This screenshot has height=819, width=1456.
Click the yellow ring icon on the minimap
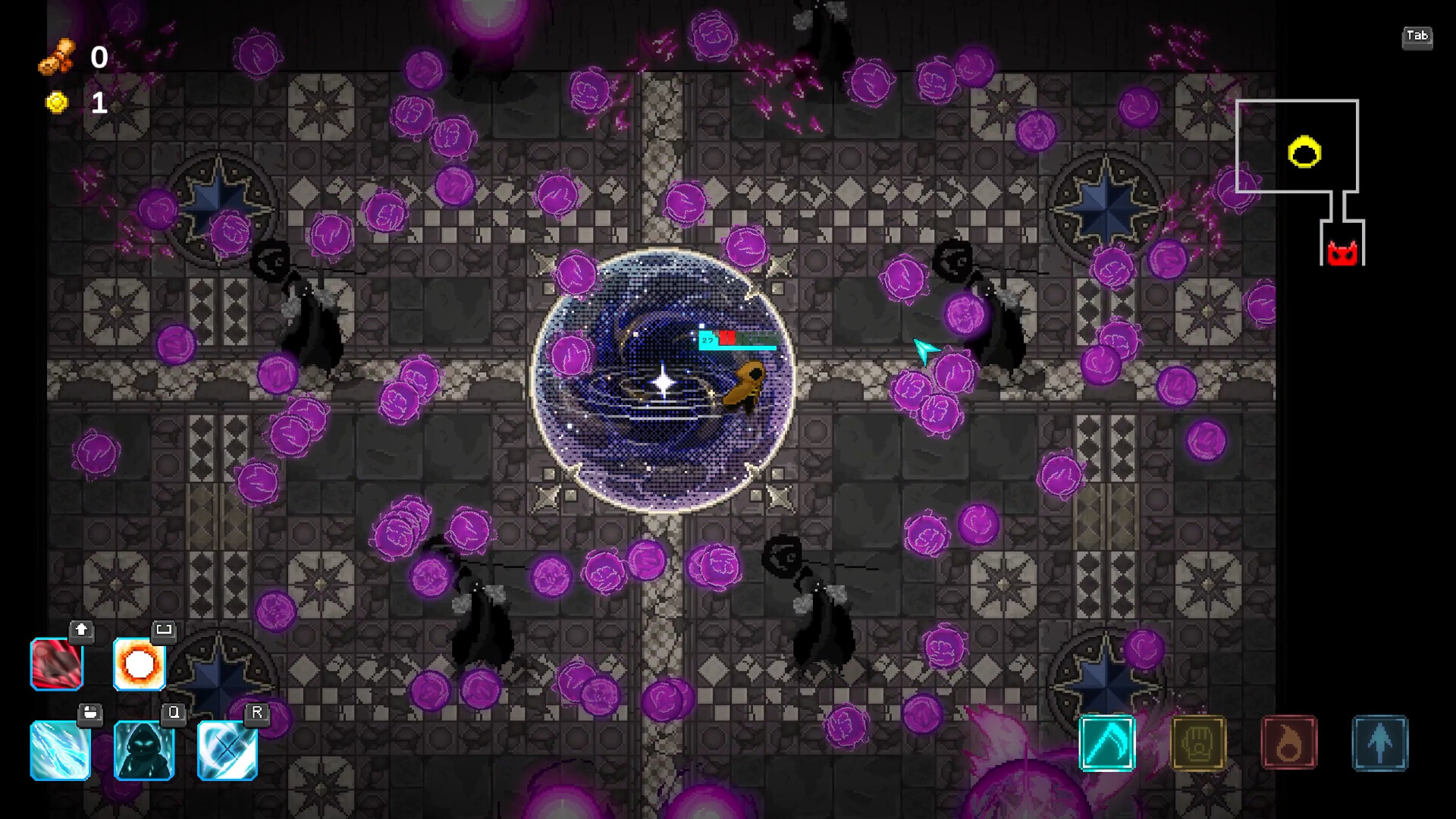[x=1303, y=152]
